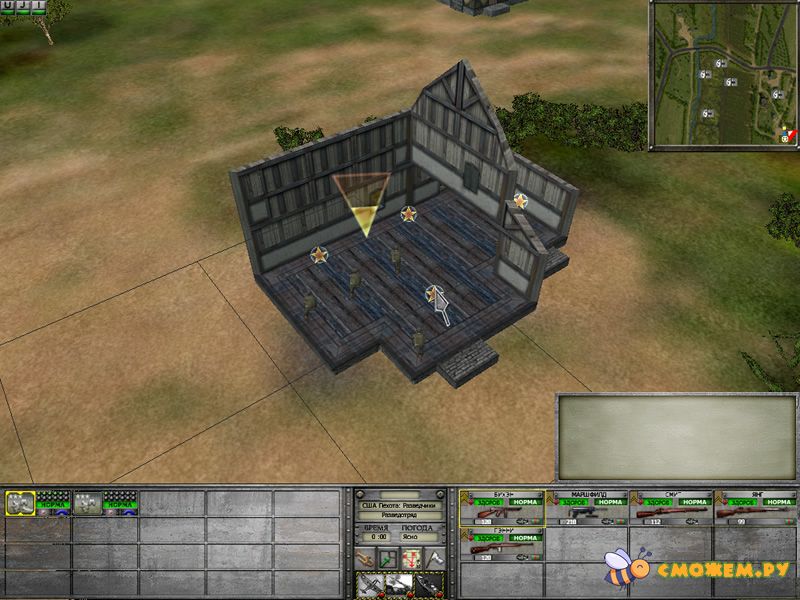Select soldier Маршфилд's unit card
Screen dimensions: 800x600
click(588, 509)
